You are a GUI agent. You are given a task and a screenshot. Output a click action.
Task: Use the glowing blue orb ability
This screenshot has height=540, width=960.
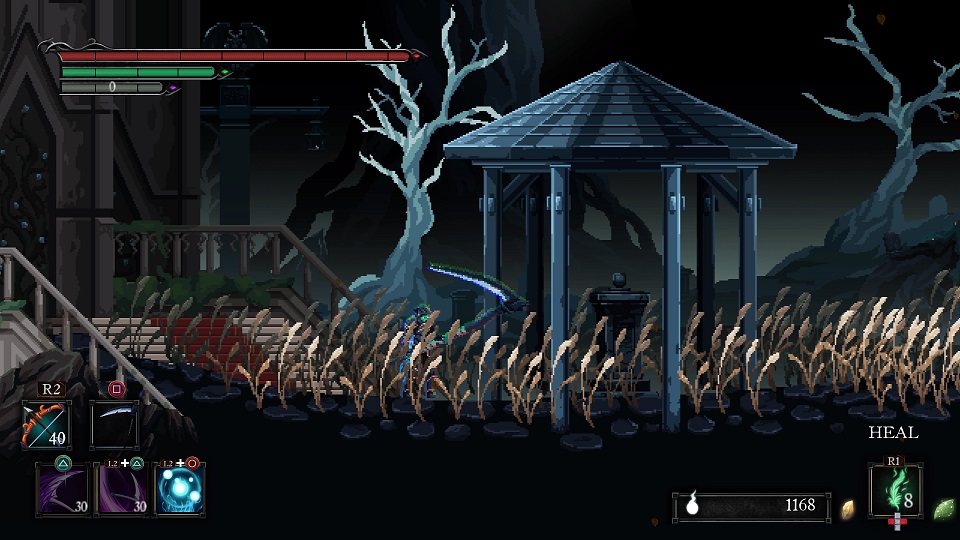coord(180,490)
